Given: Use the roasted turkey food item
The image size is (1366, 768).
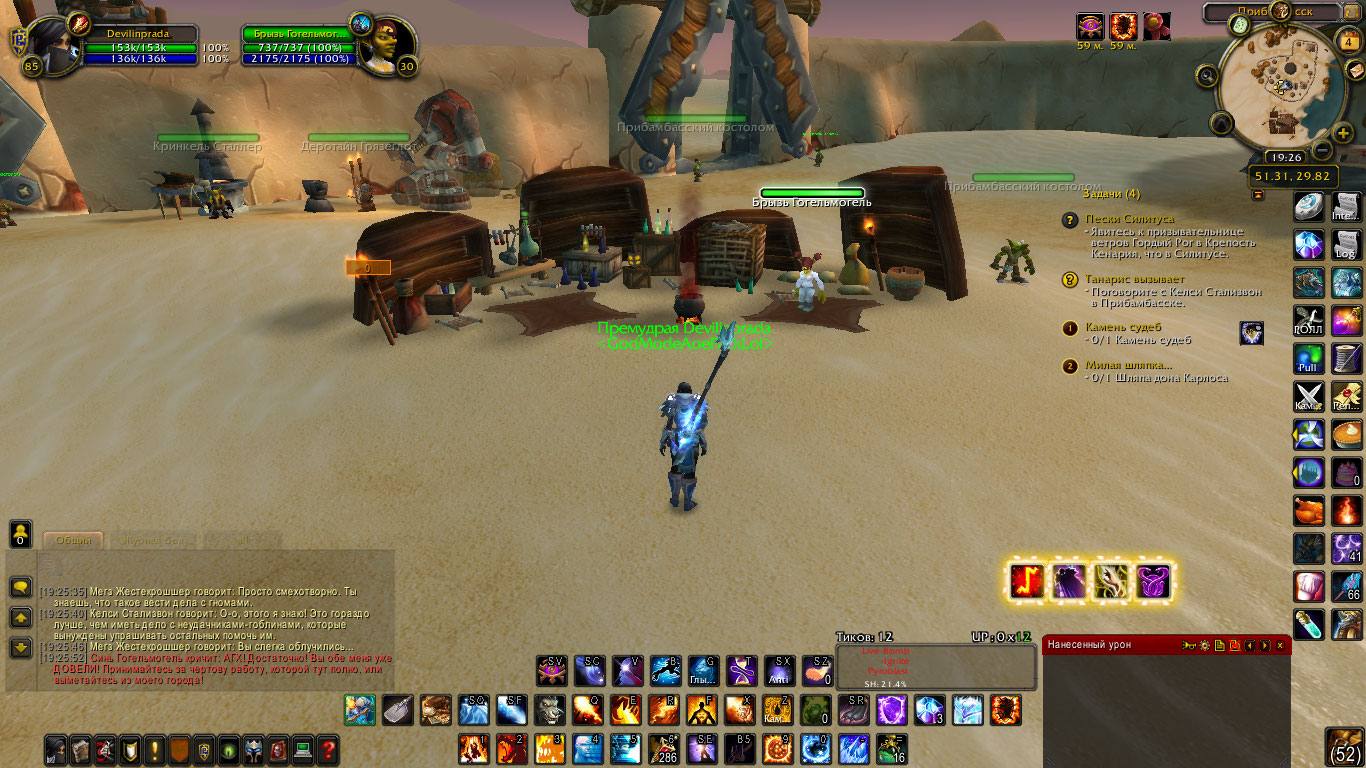Looking at the screenshot, I should point(1309,510).
